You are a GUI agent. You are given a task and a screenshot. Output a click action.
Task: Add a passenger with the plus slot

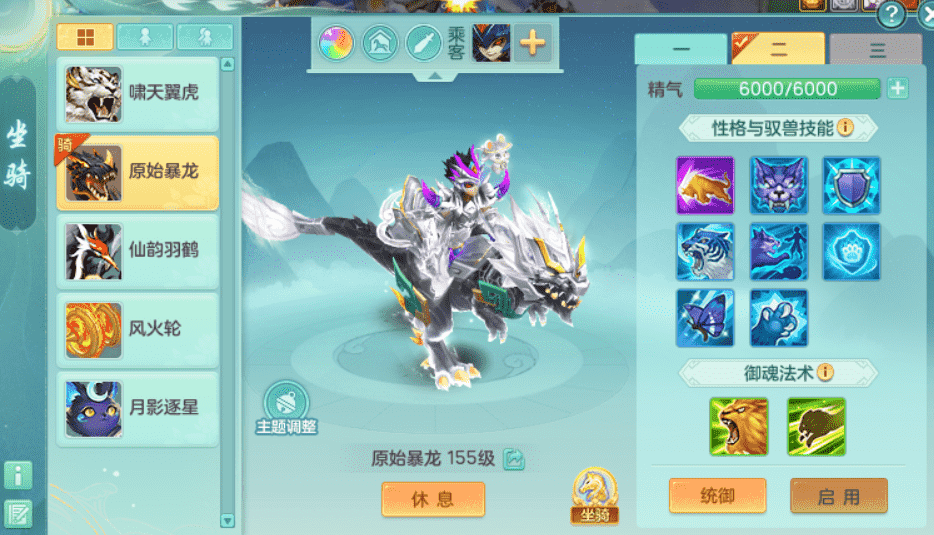(x=533, y=43)
